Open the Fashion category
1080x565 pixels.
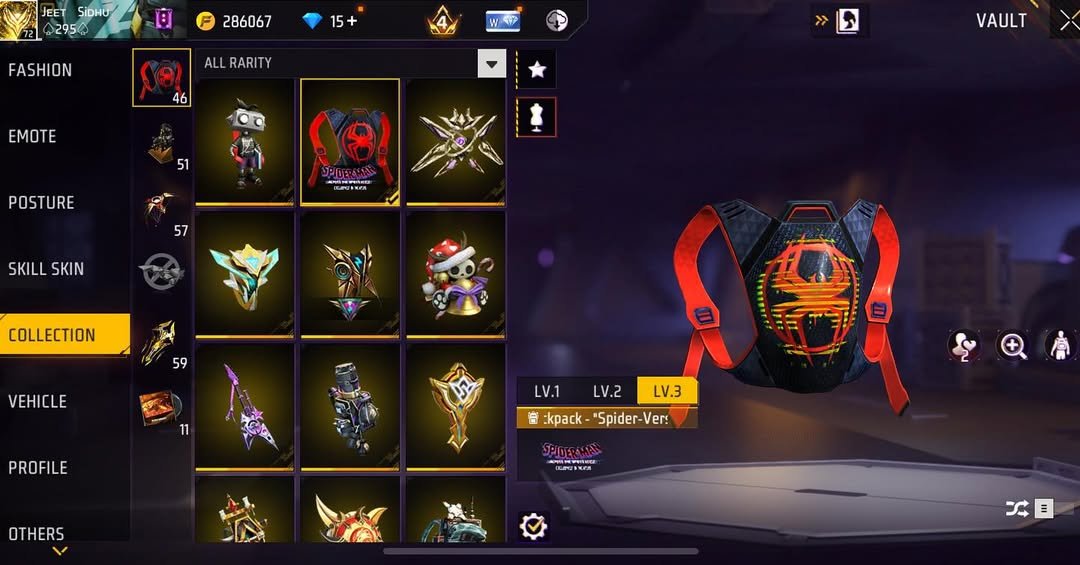pyautogui.click(x=41, y=70)
